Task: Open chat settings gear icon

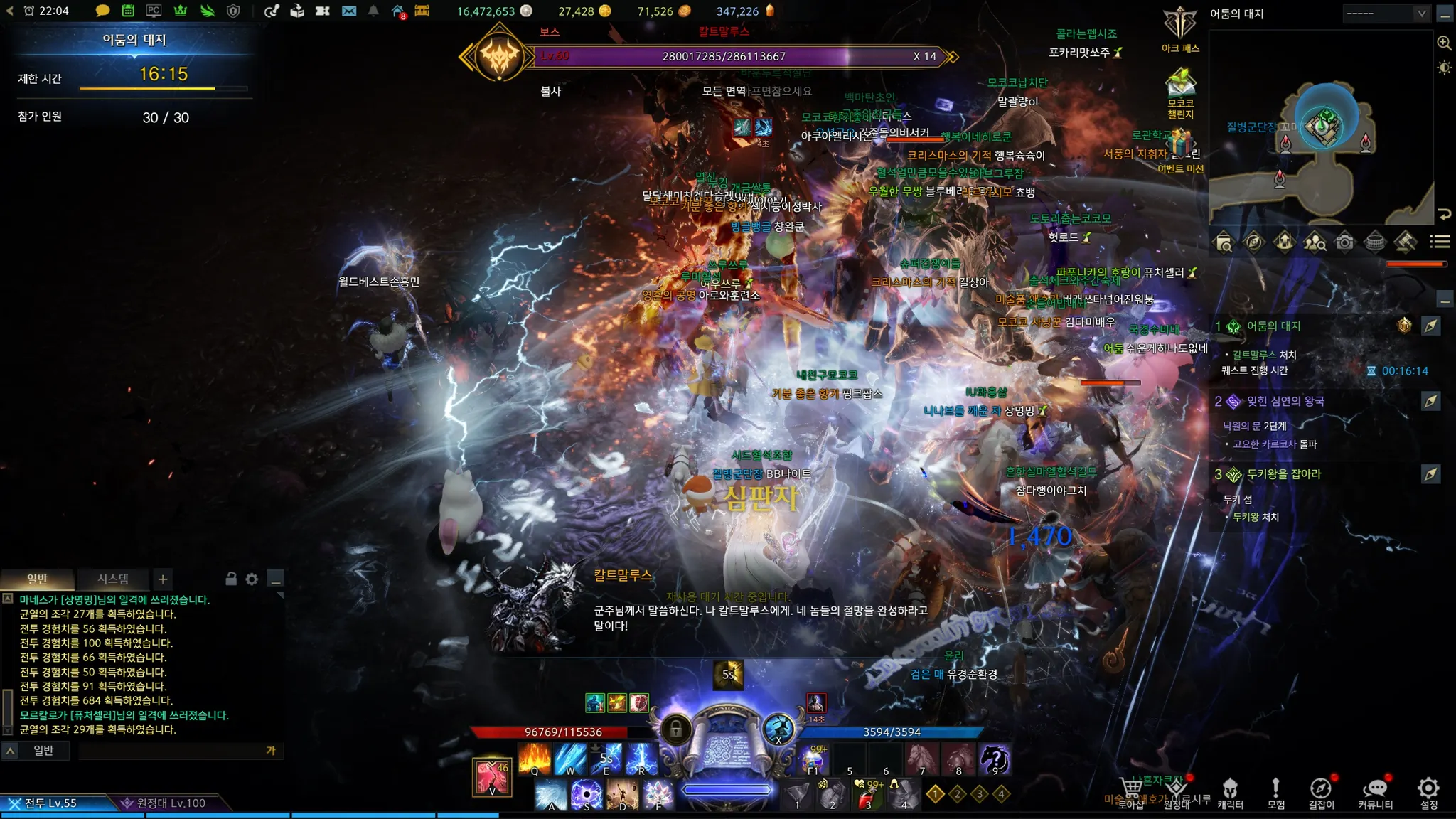Action: click(252, 579)
